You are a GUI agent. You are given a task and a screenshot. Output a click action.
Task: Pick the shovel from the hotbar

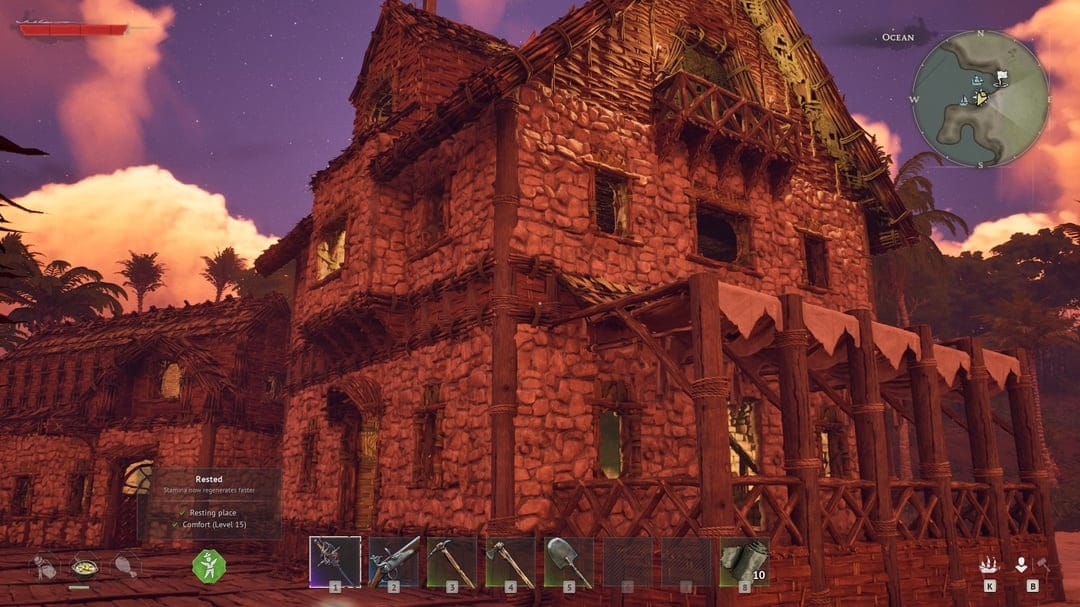(x=568, y=562)
